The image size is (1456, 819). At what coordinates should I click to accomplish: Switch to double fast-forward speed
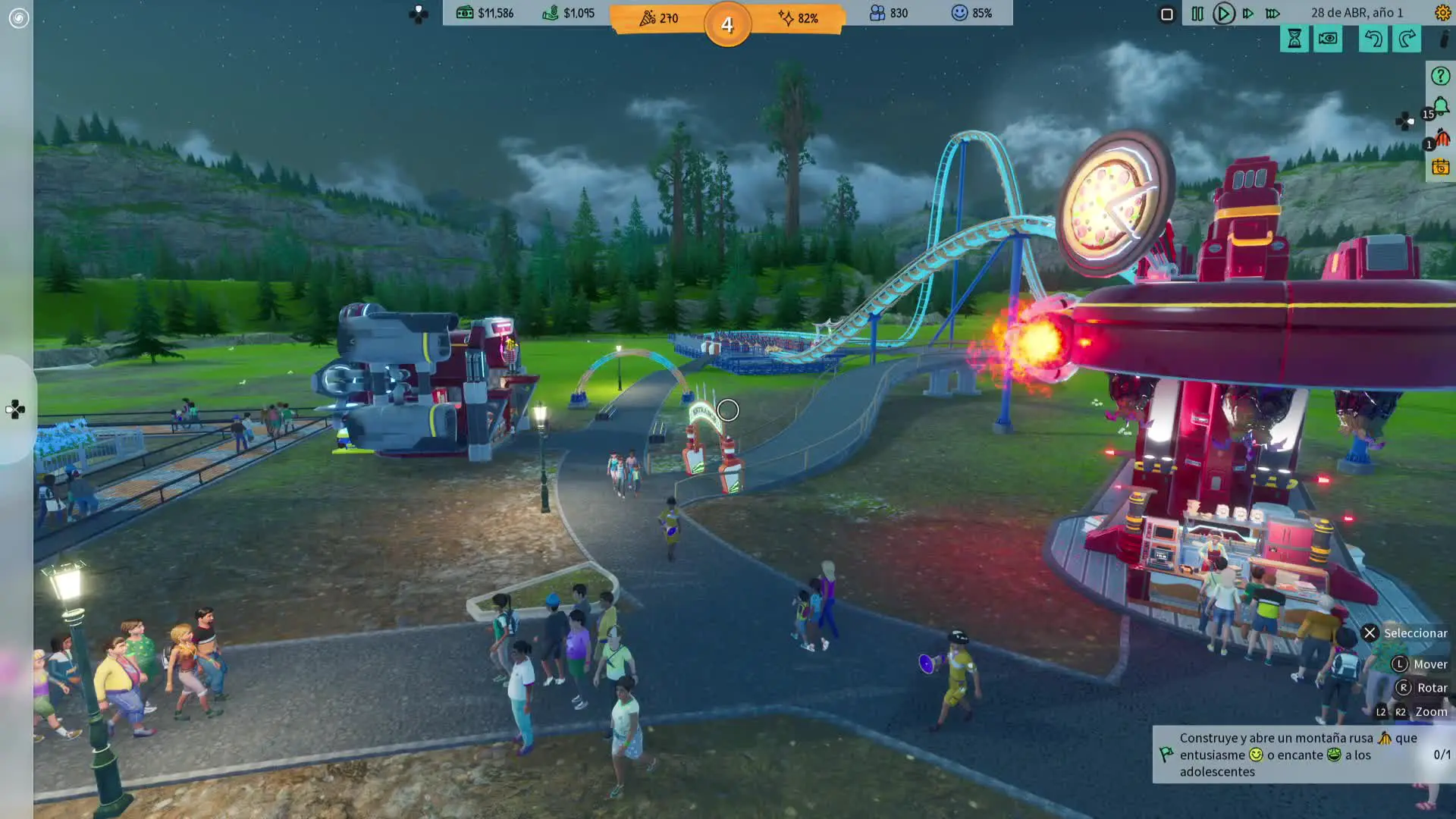pos(1248,14)
